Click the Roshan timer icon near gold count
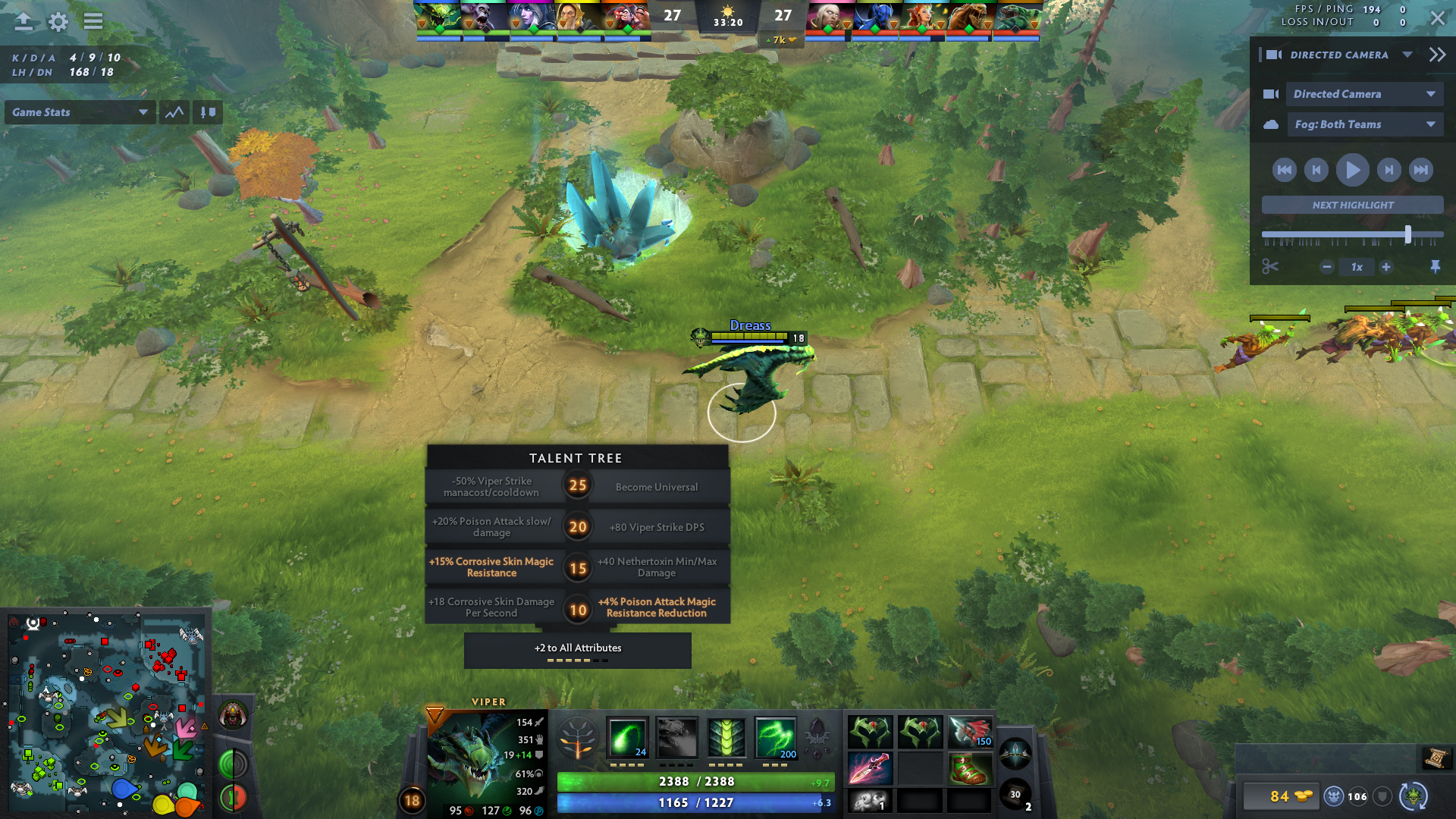Viewport: 1456px width, 819px height. (x=1334, y=797)
